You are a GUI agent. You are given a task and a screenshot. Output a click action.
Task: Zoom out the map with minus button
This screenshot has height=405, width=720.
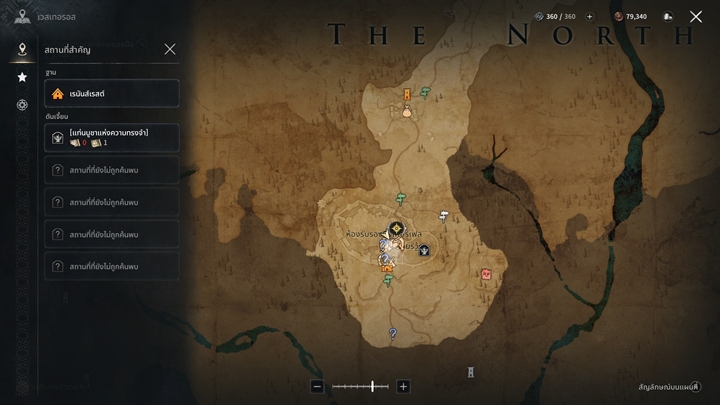point(317,386)
